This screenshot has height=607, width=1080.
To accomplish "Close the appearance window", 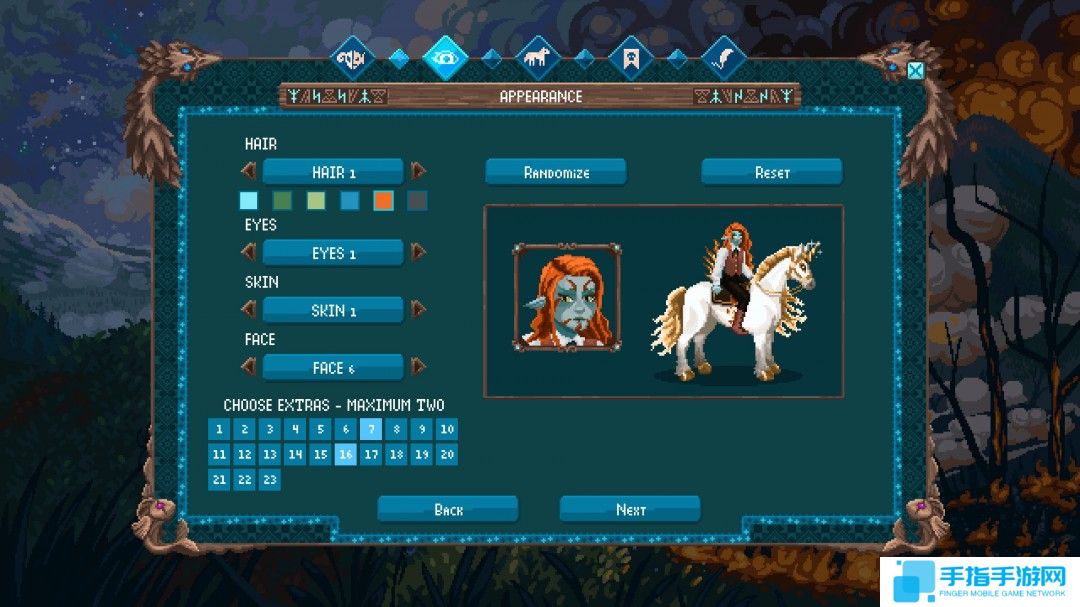I will (x=915, y=70).
